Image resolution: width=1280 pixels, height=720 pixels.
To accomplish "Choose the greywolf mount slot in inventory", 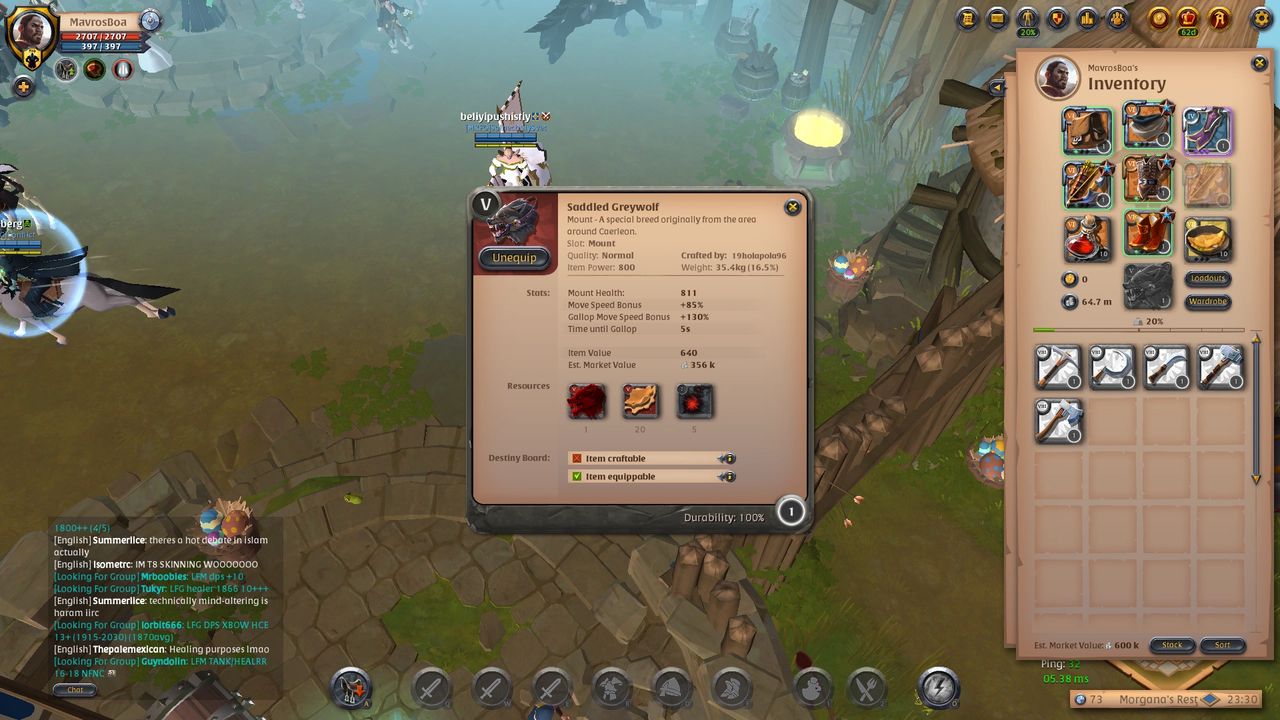I will click(1147, 286).
